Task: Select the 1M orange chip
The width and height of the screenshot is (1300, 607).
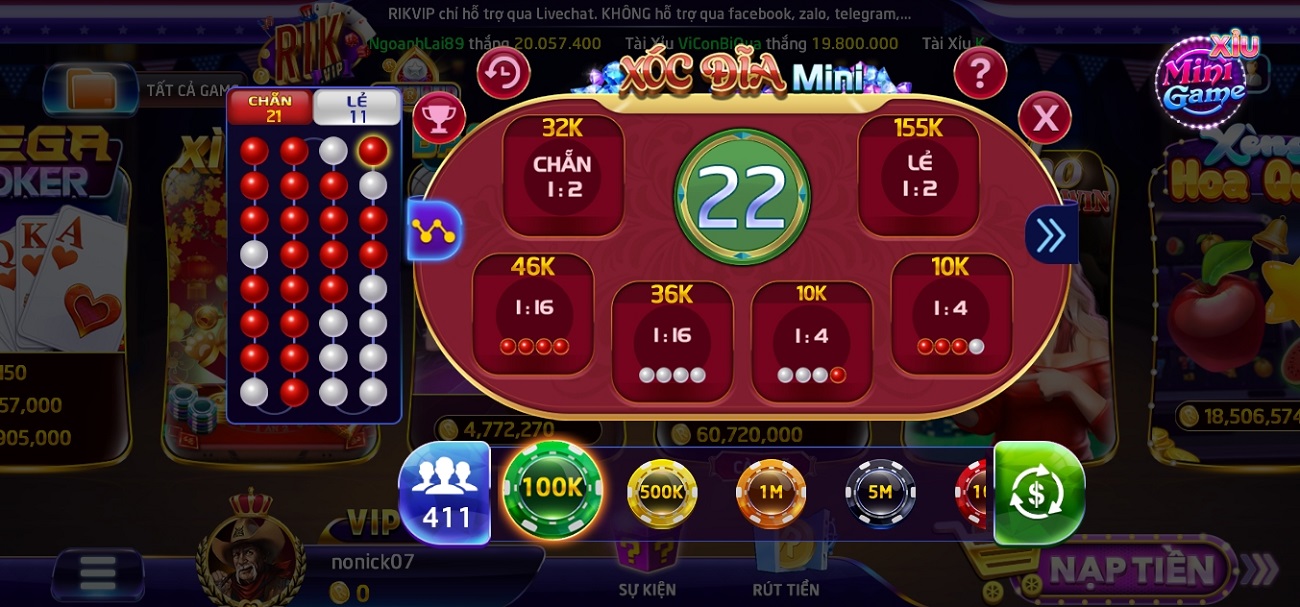Action: (770, 492)
